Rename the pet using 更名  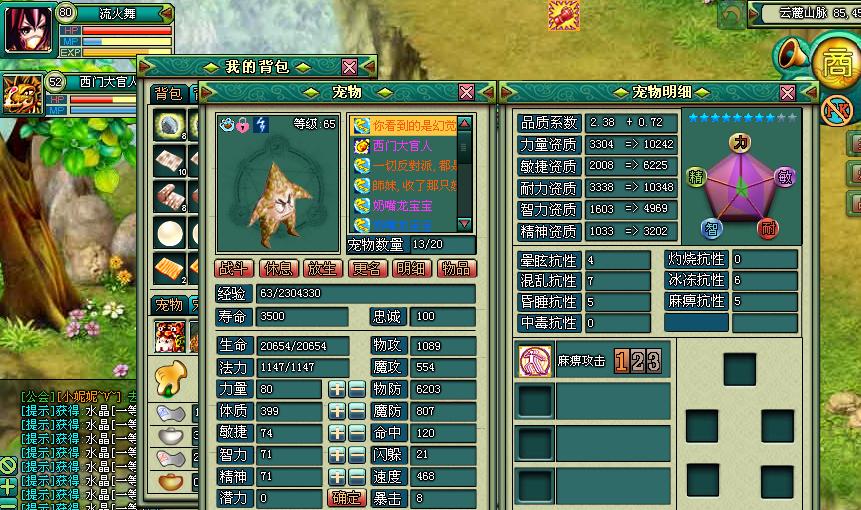click(365, 268)
